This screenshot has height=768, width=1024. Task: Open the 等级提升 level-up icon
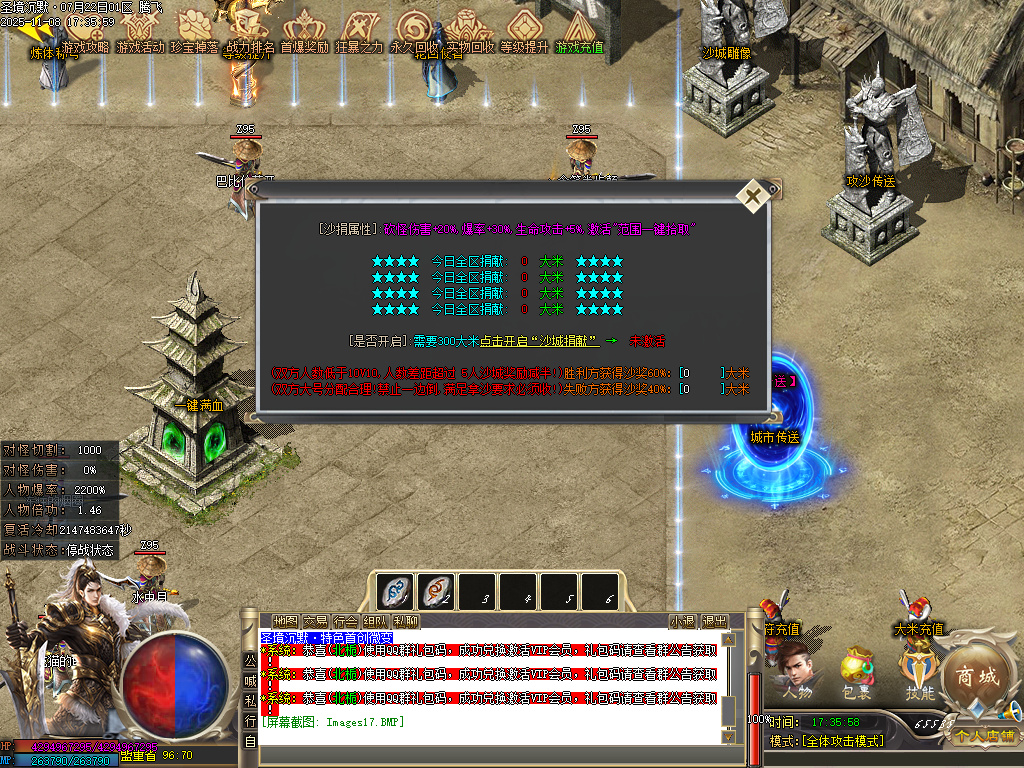coord(524,33)
